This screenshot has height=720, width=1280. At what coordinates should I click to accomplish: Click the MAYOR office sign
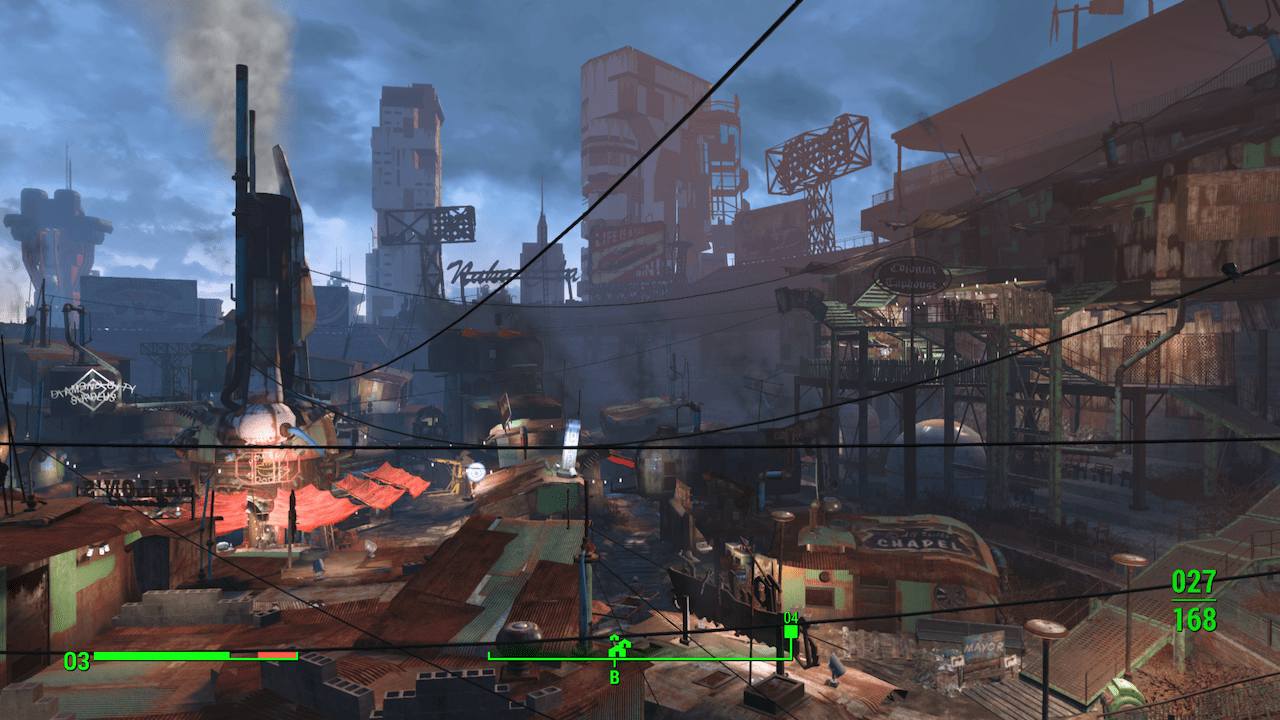tap(984, 646)
